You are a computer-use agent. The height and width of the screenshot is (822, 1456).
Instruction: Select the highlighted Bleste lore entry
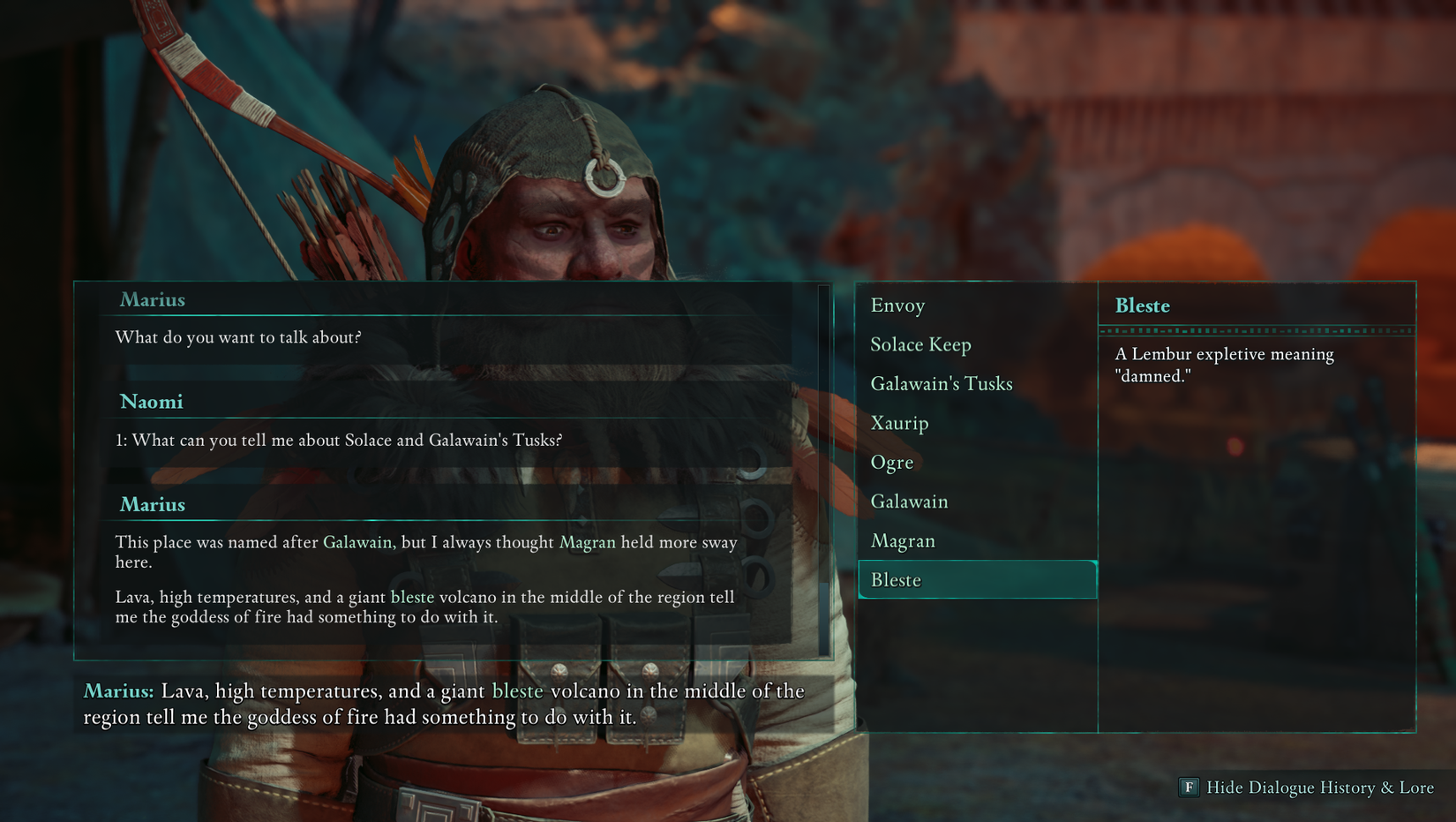click(x=897, y=579)
